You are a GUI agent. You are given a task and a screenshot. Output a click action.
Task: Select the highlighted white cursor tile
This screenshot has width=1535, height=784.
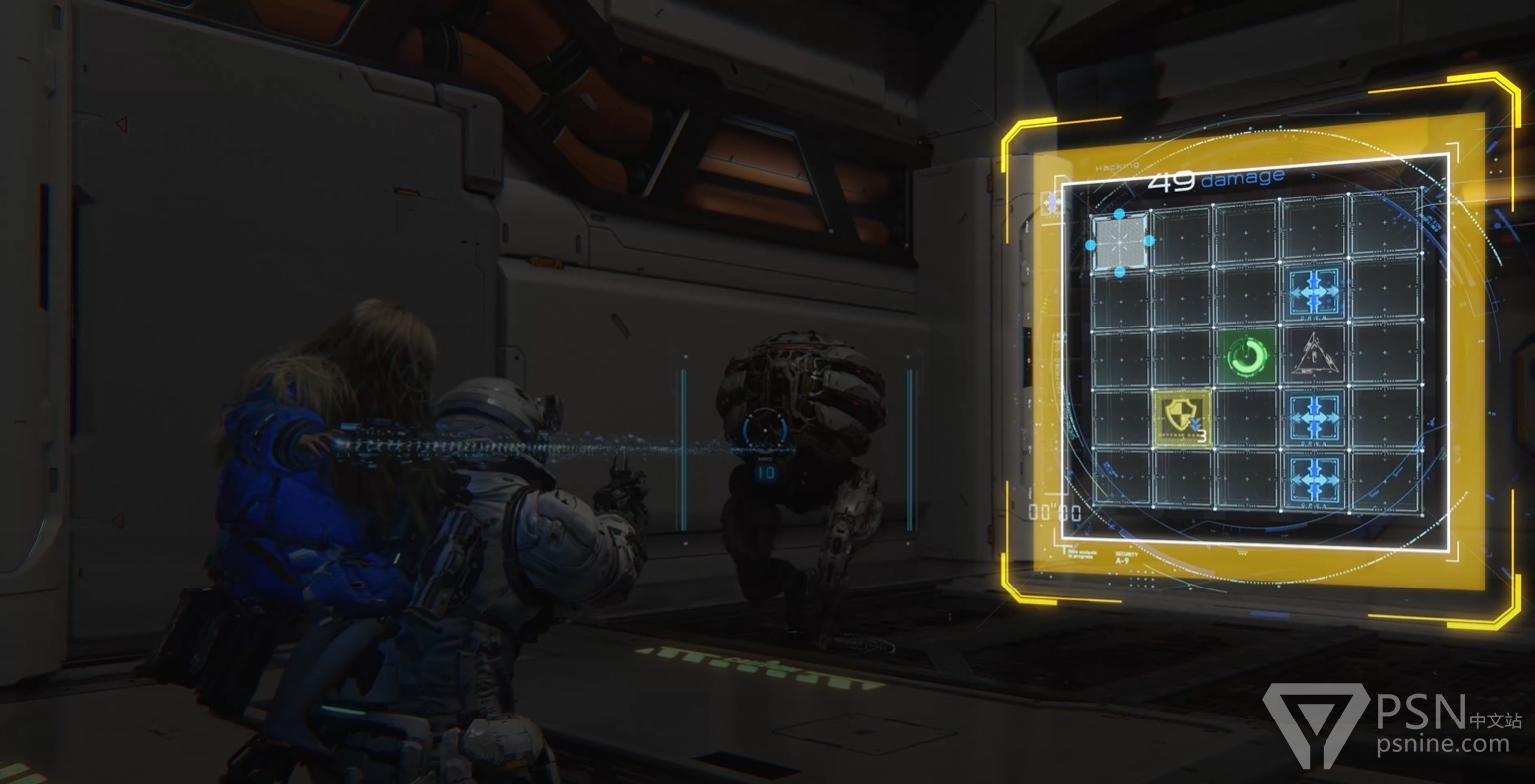click(x=1121, y=242)
